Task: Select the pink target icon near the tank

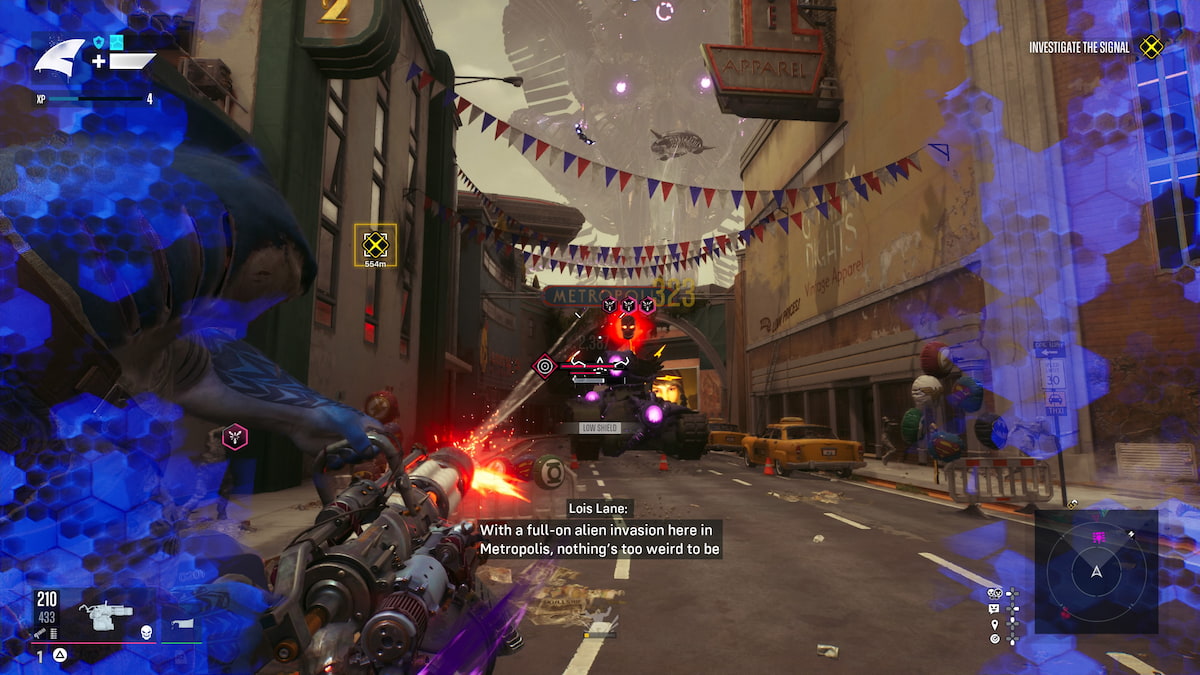Action: click(x=545, y=365)
